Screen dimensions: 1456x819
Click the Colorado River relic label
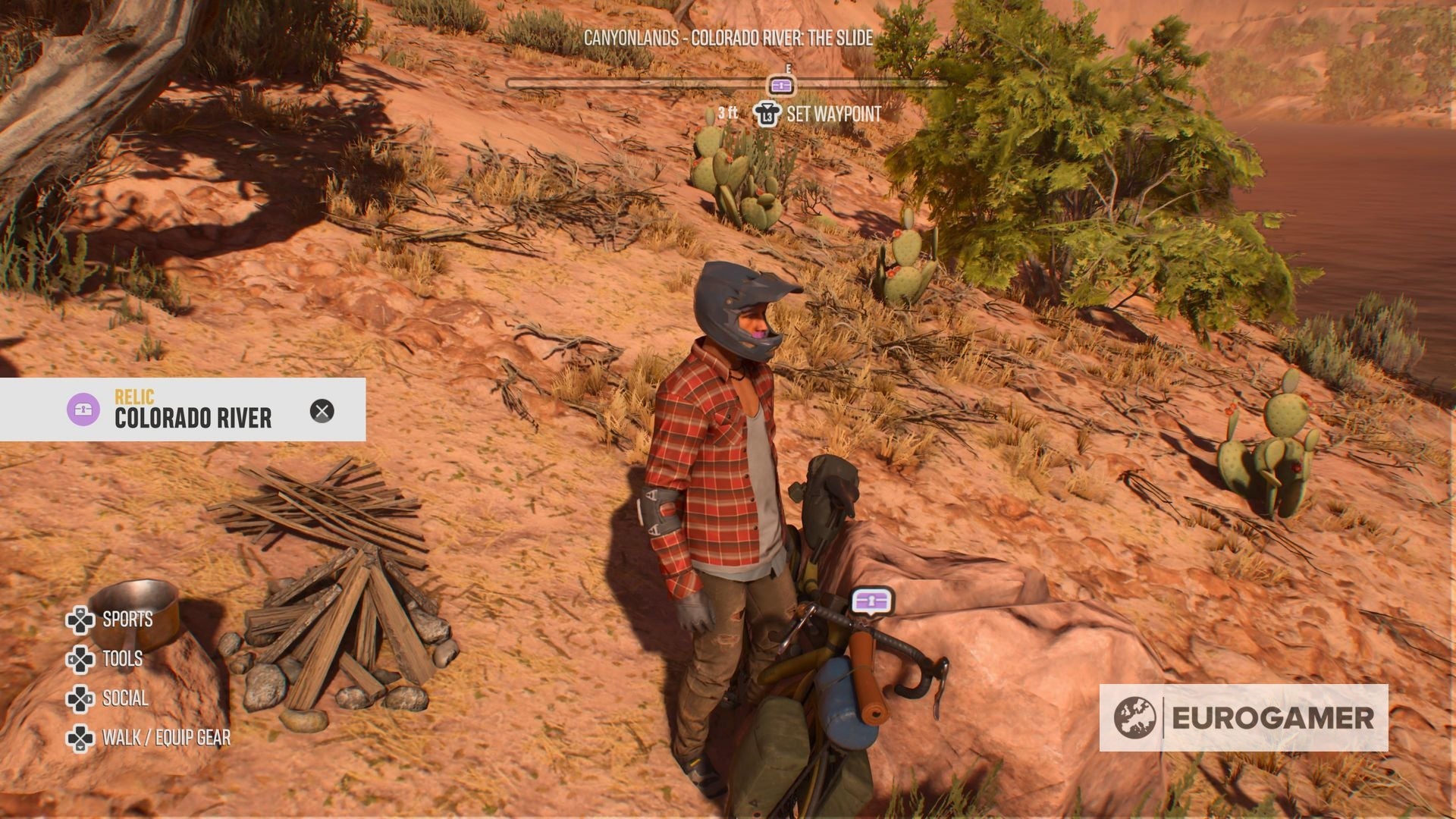[195, 416]
